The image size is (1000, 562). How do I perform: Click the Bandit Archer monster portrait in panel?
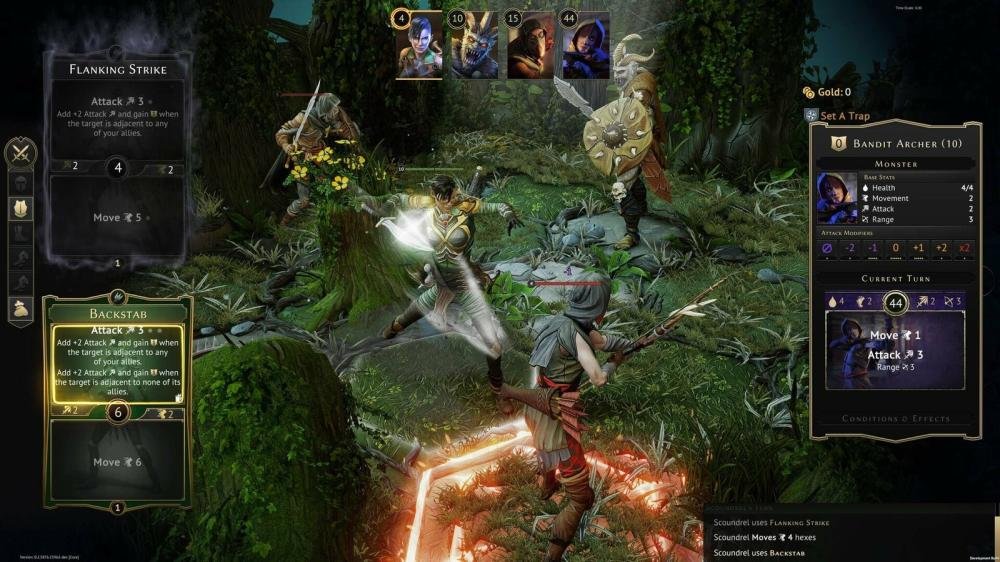pos(836,198)
